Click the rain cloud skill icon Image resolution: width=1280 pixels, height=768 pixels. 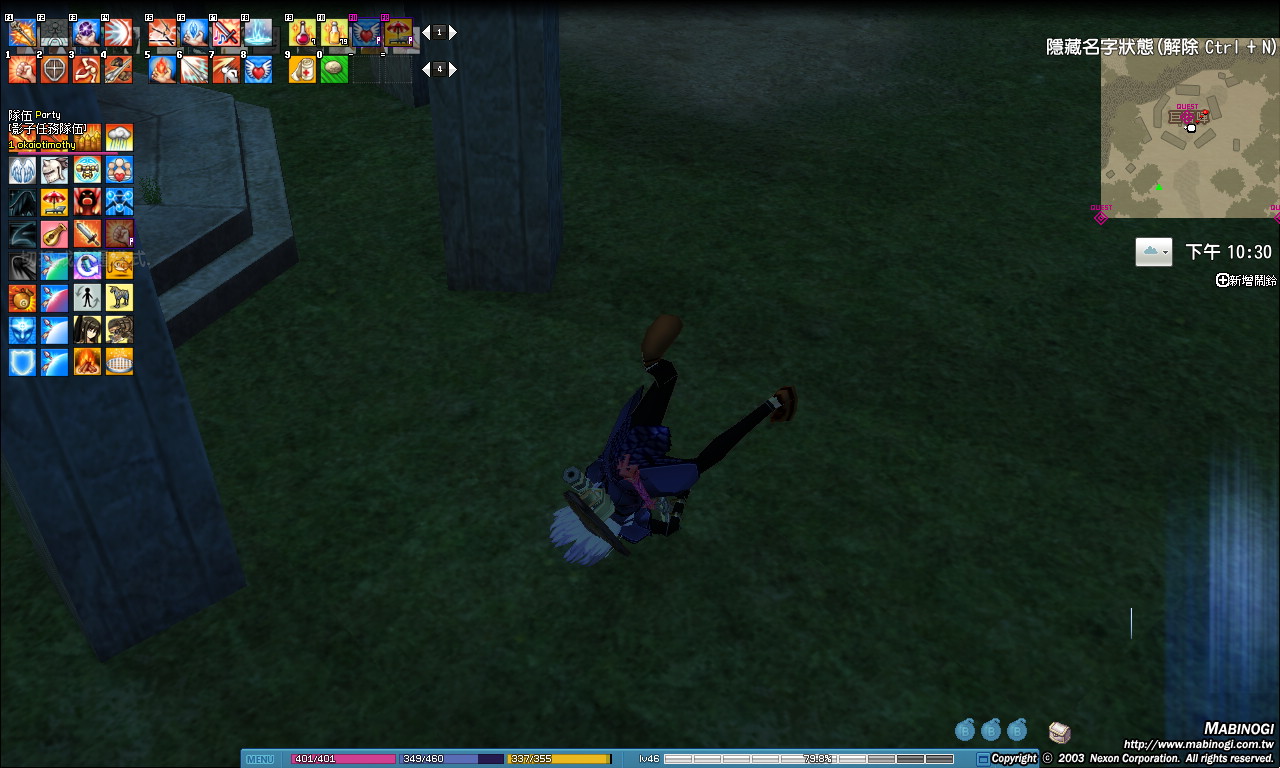[119, 138]
